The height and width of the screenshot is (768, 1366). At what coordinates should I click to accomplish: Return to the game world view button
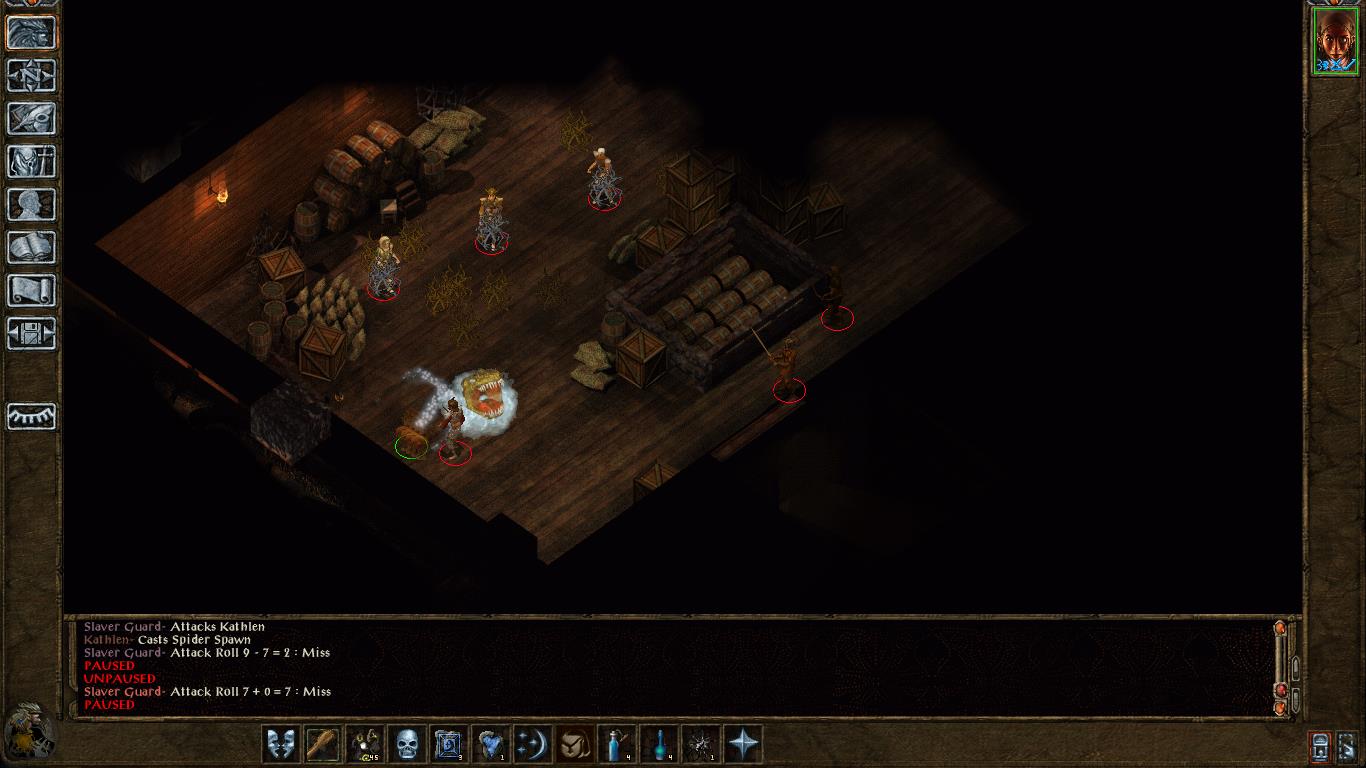[x=31, y=32]
